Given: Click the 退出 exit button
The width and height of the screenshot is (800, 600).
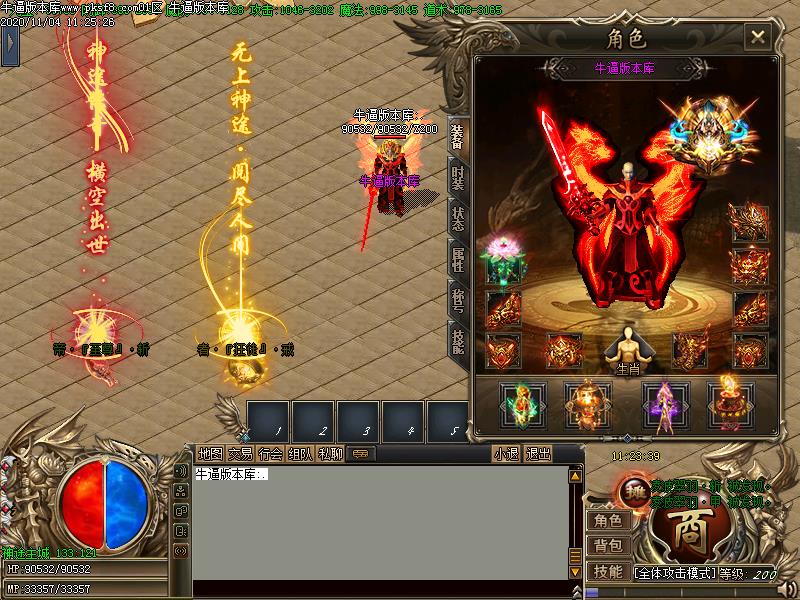Looking at the screenshot, I should (538, 453).
